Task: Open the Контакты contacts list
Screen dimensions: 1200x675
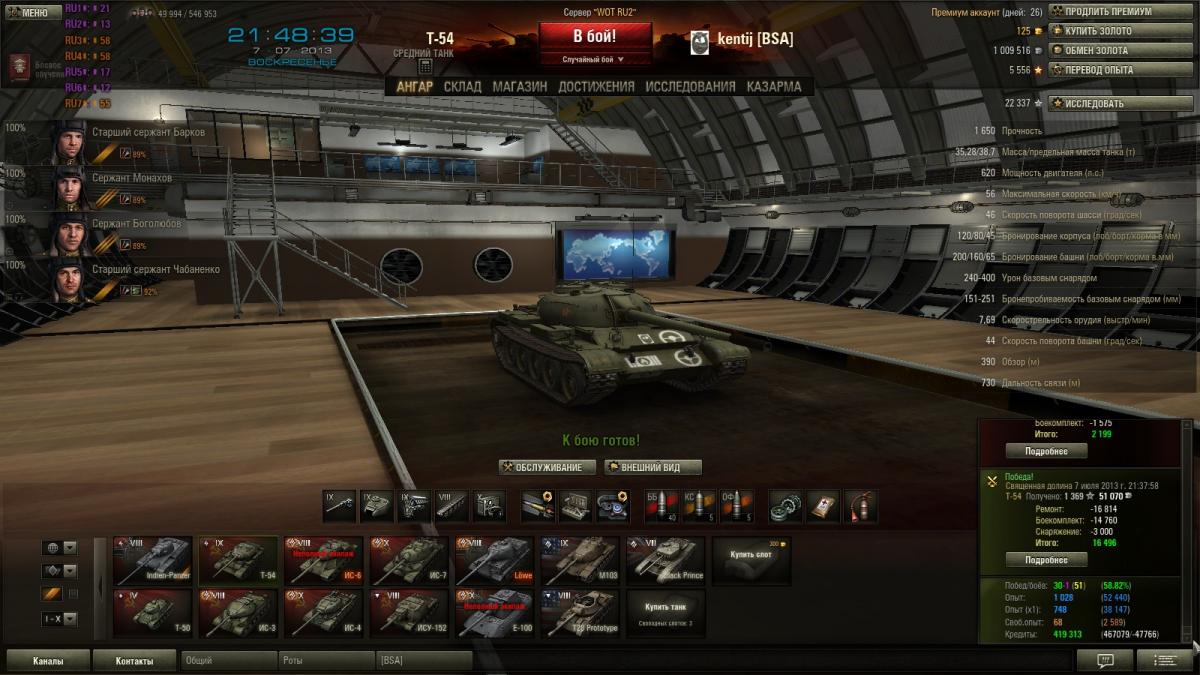Action: pos(134,661)
